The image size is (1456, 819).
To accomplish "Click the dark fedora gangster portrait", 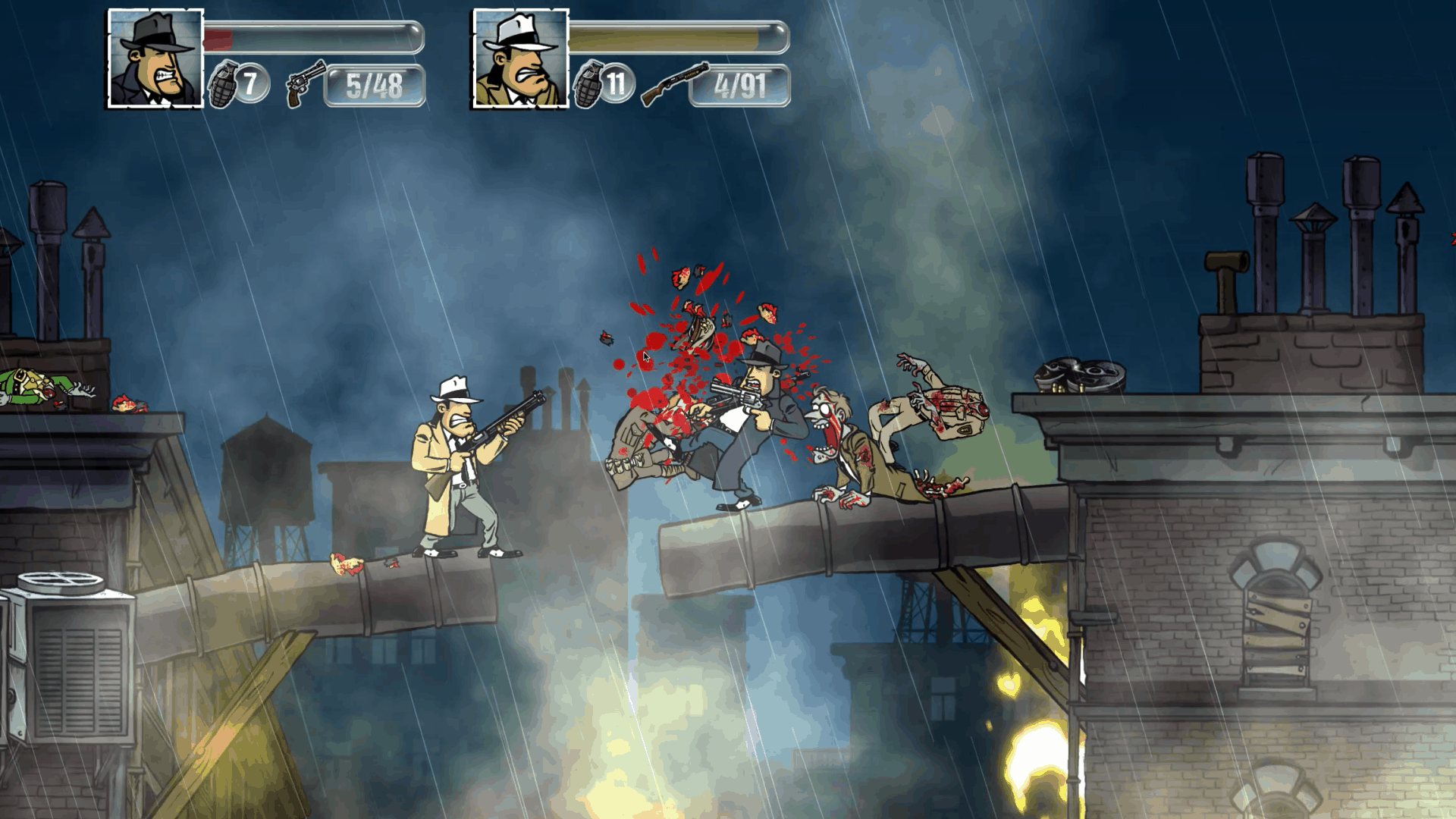I will pos(155,58).
